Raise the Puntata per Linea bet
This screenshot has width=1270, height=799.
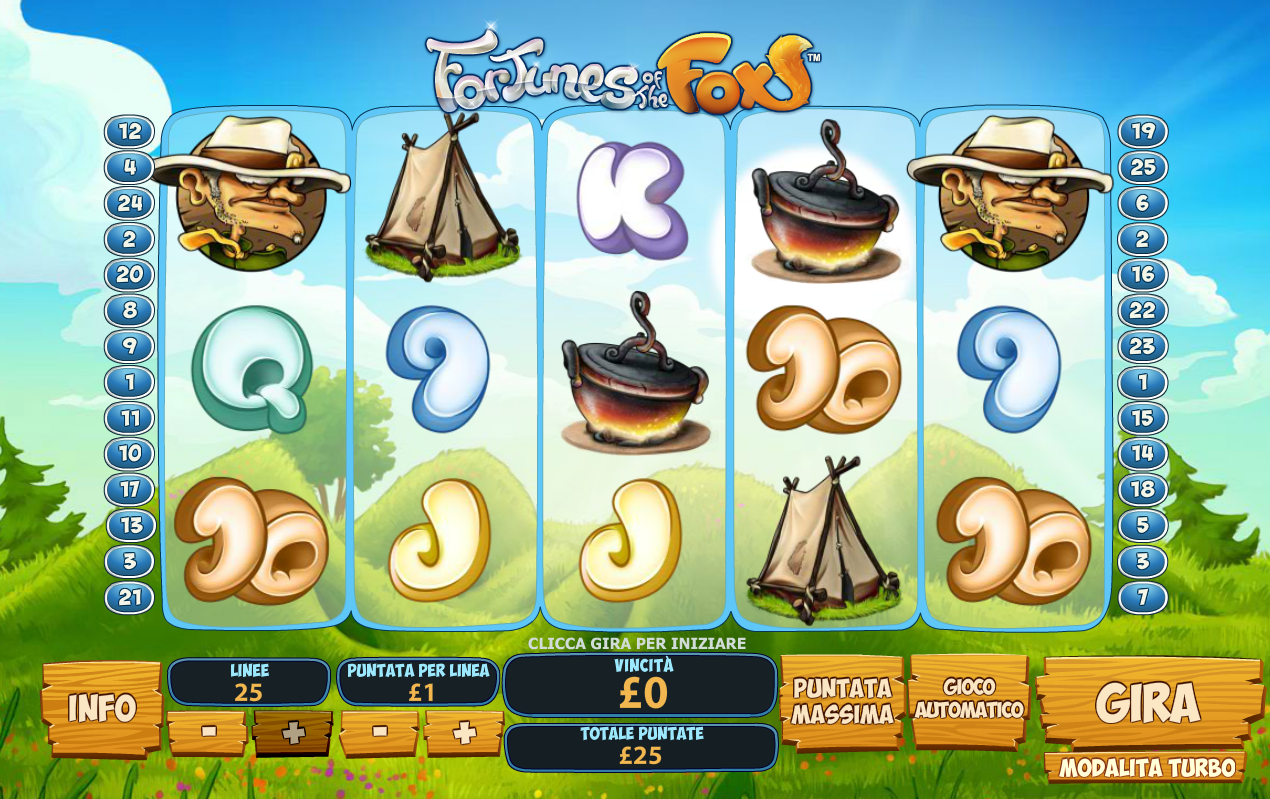click(x=464, y=732)
